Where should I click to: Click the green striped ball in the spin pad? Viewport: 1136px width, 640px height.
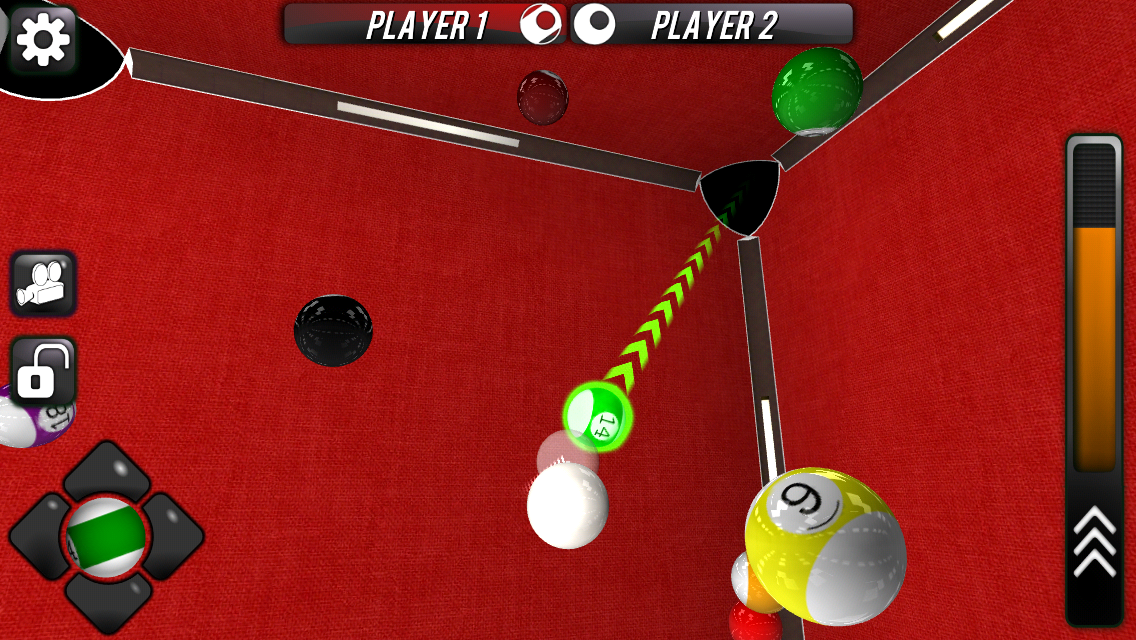[106, 538]
